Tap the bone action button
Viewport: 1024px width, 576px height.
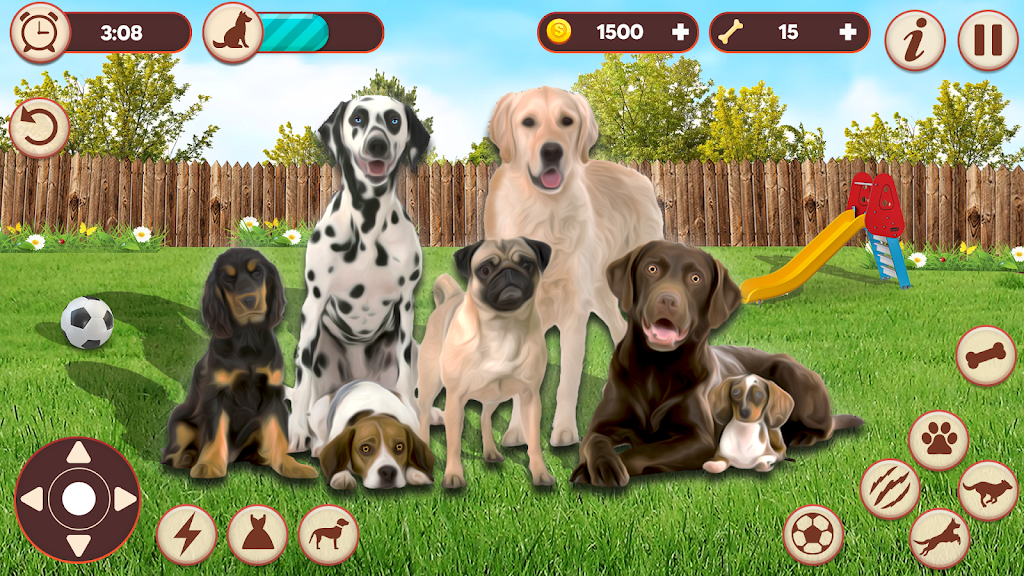click(x=986, y=356)
